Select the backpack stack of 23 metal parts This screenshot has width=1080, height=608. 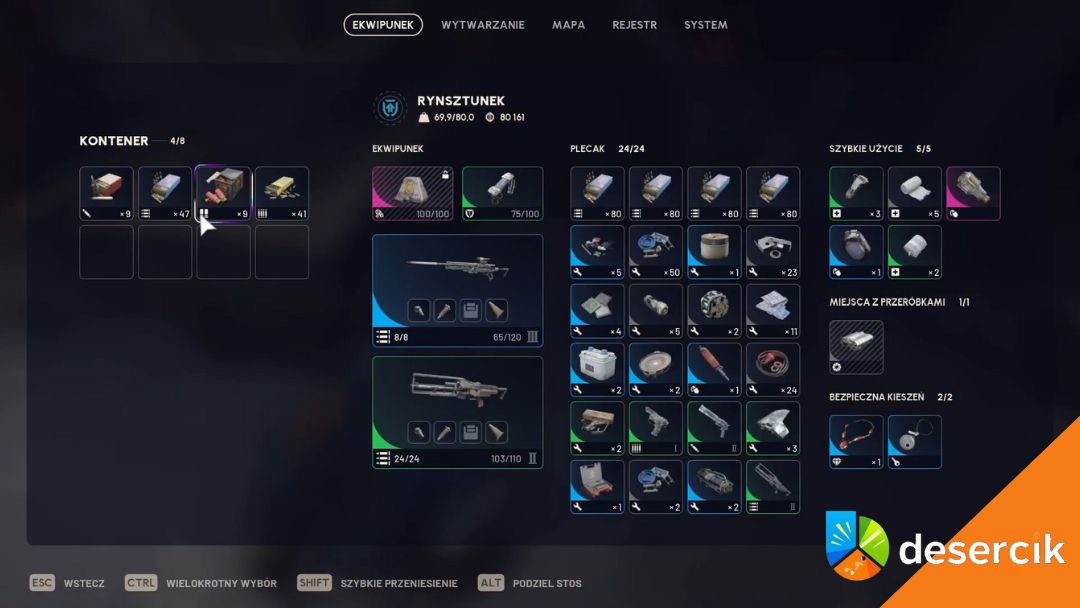coord(773,252)
